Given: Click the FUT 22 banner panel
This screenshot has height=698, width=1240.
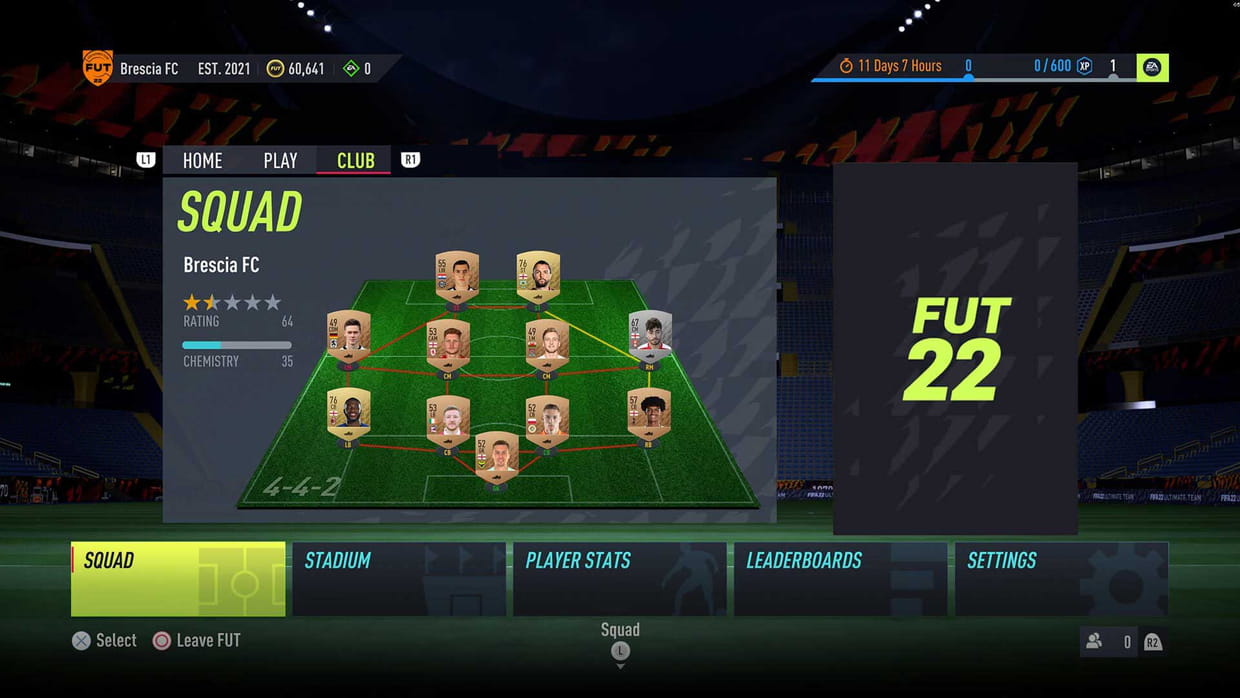Looking at the screenshot, I should 955,349.
